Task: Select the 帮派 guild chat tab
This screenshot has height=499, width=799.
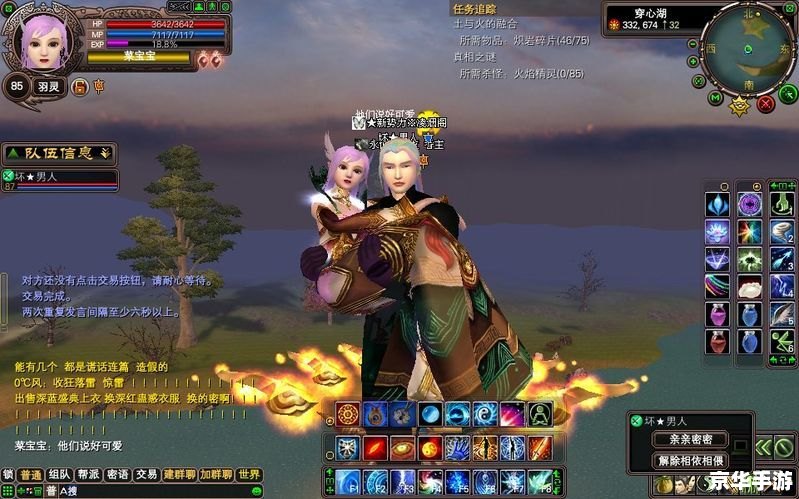Action: (x=89, y=474)
